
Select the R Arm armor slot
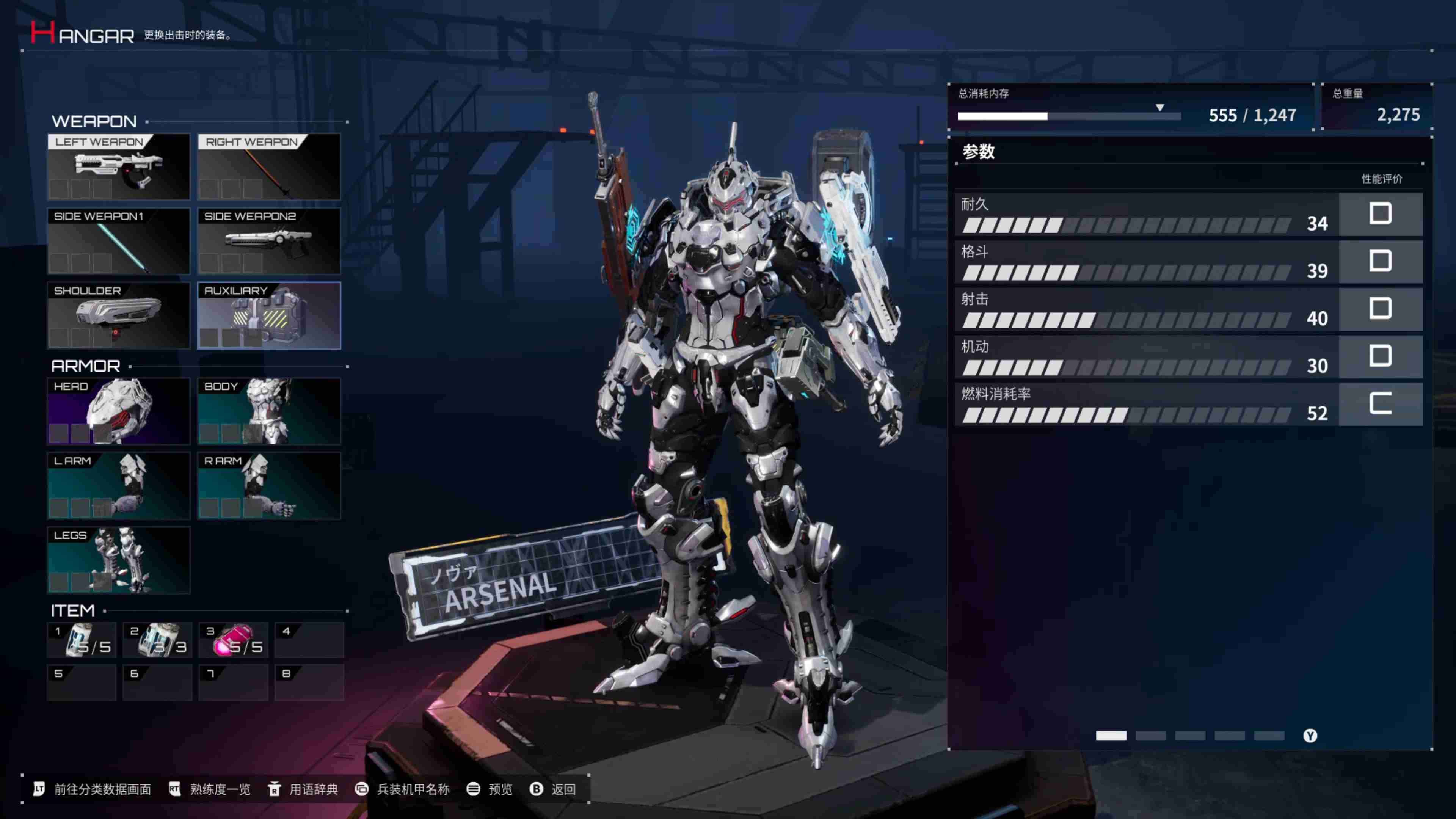click(x=269, y=485)
